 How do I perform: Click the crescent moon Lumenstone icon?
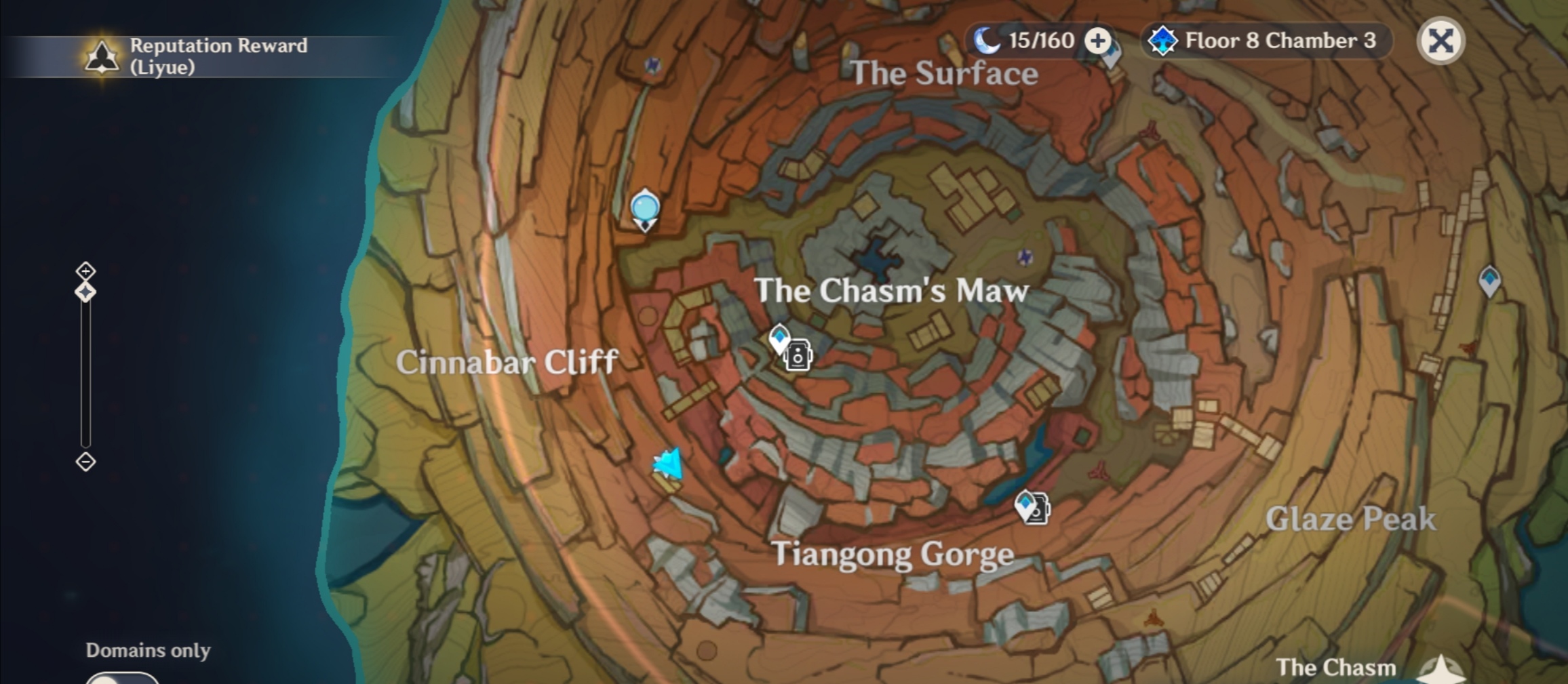pyautogui.click(x=988, y=40)
